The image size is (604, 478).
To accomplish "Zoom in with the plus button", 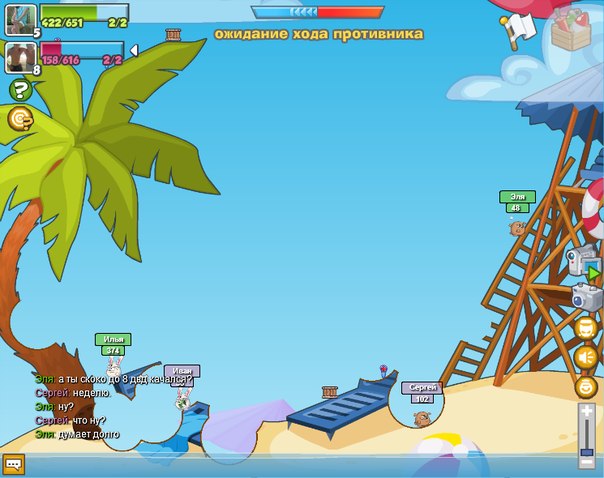I will pos(587,411).
